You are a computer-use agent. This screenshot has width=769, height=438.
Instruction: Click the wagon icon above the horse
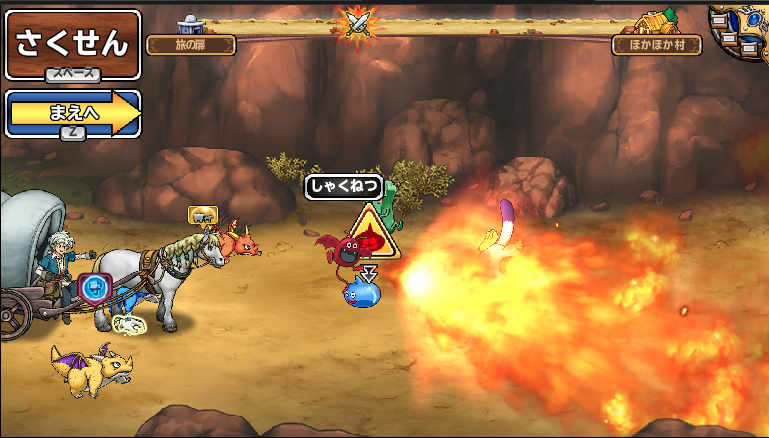(202, 214)
